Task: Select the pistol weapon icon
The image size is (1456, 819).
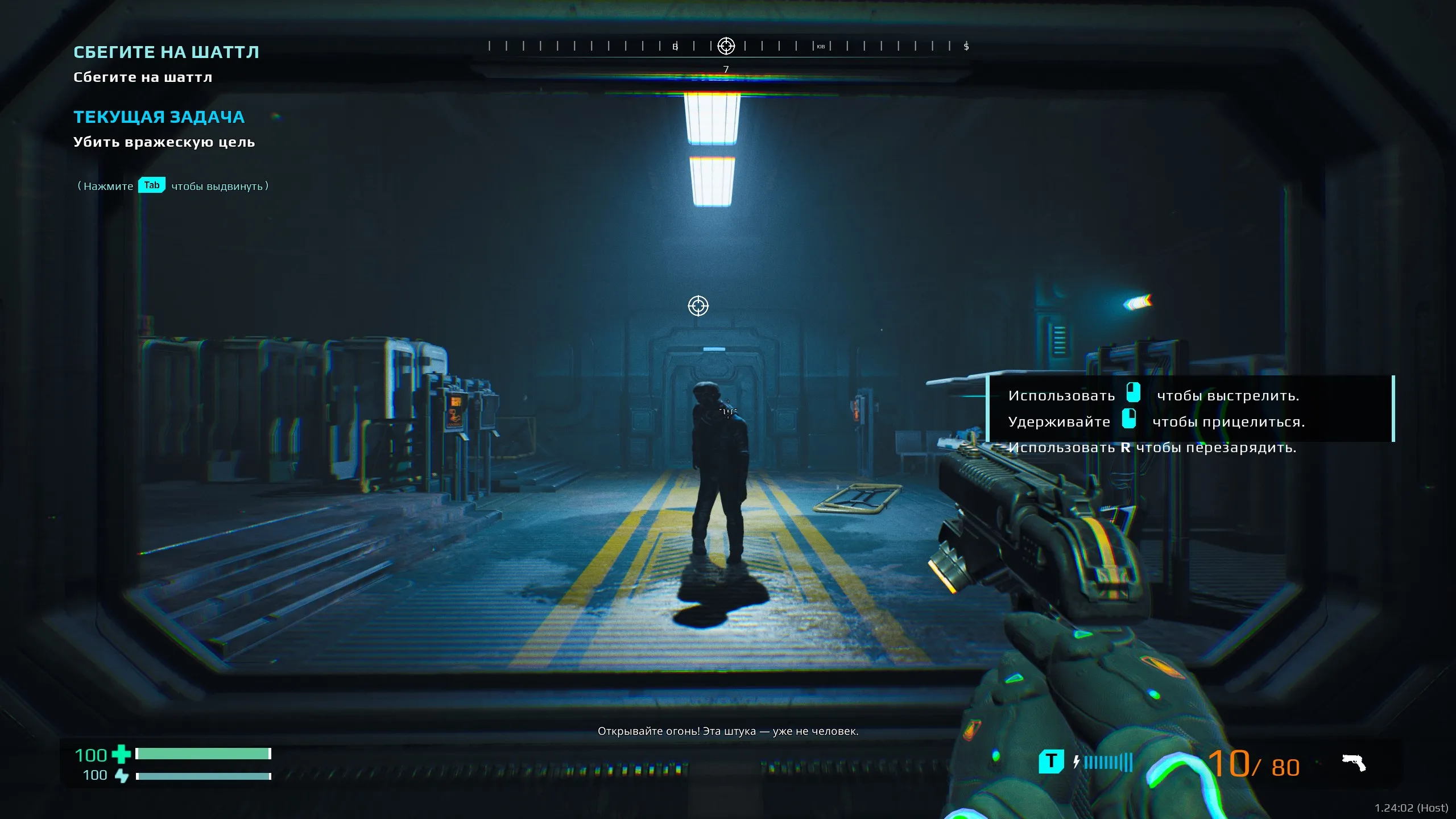Action: 1354,763
